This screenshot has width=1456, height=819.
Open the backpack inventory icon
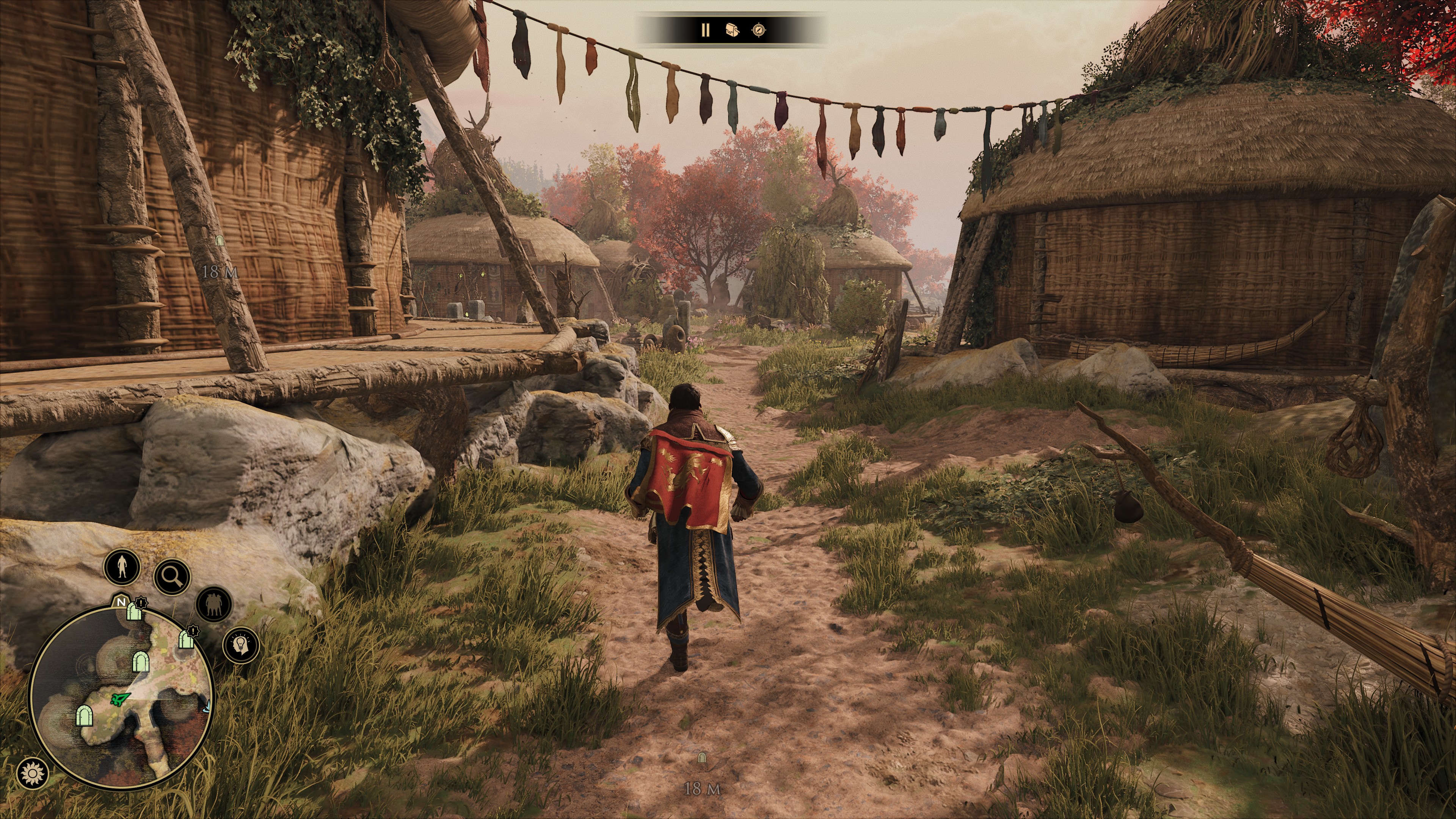[733, 30]
